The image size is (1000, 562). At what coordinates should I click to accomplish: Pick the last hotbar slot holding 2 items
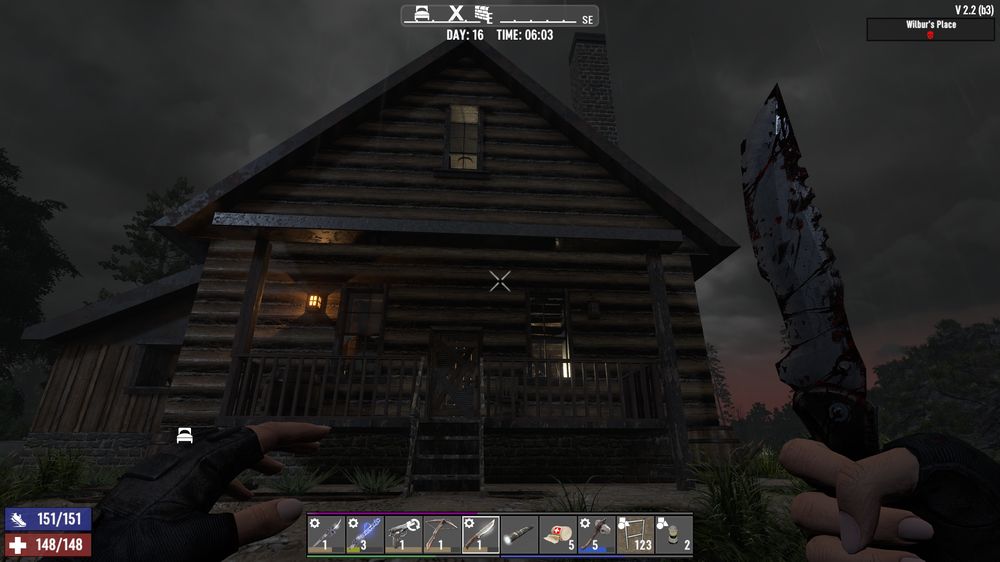pos(674,533)
